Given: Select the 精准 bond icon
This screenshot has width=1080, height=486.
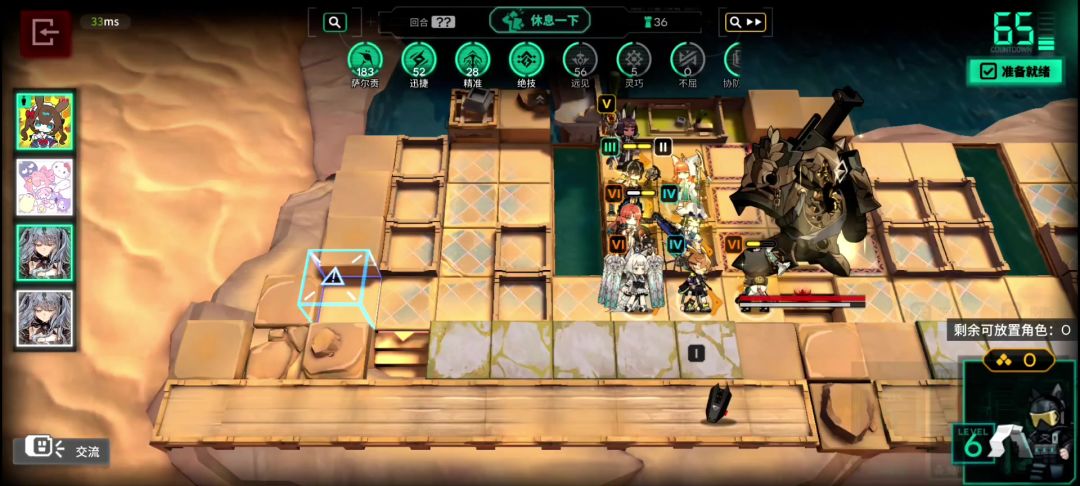Looking at the screenshot, I should pos(473,60).
